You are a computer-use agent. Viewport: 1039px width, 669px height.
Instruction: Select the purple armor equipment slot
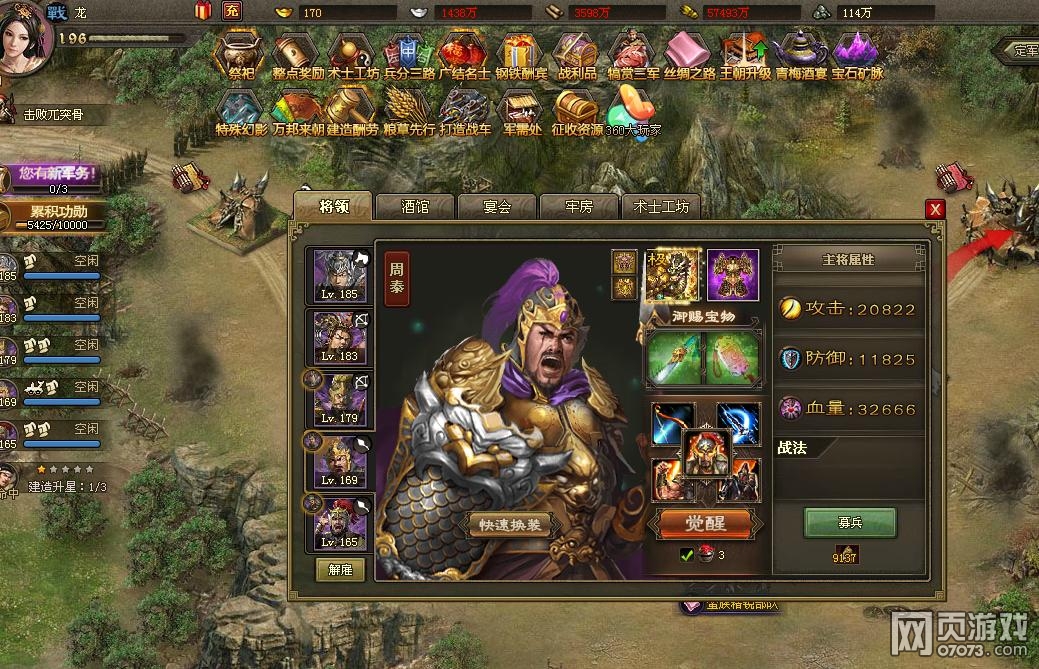tap(733, 275)
